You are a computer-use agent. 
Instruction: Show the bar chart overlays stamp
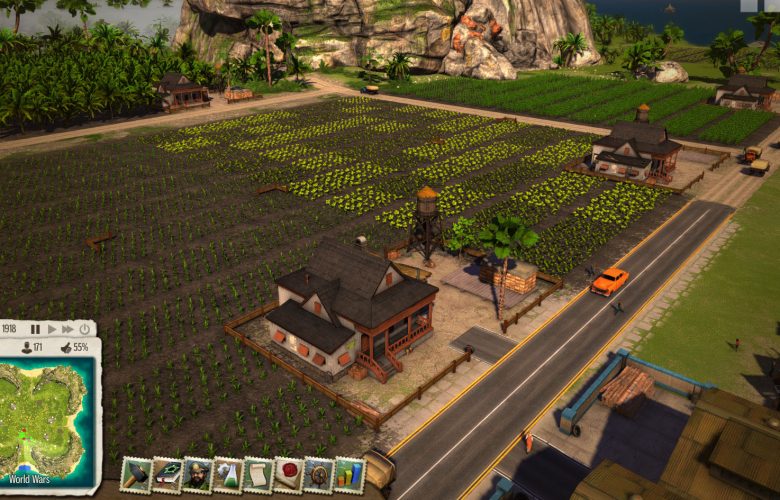click(x=349, y=474)
